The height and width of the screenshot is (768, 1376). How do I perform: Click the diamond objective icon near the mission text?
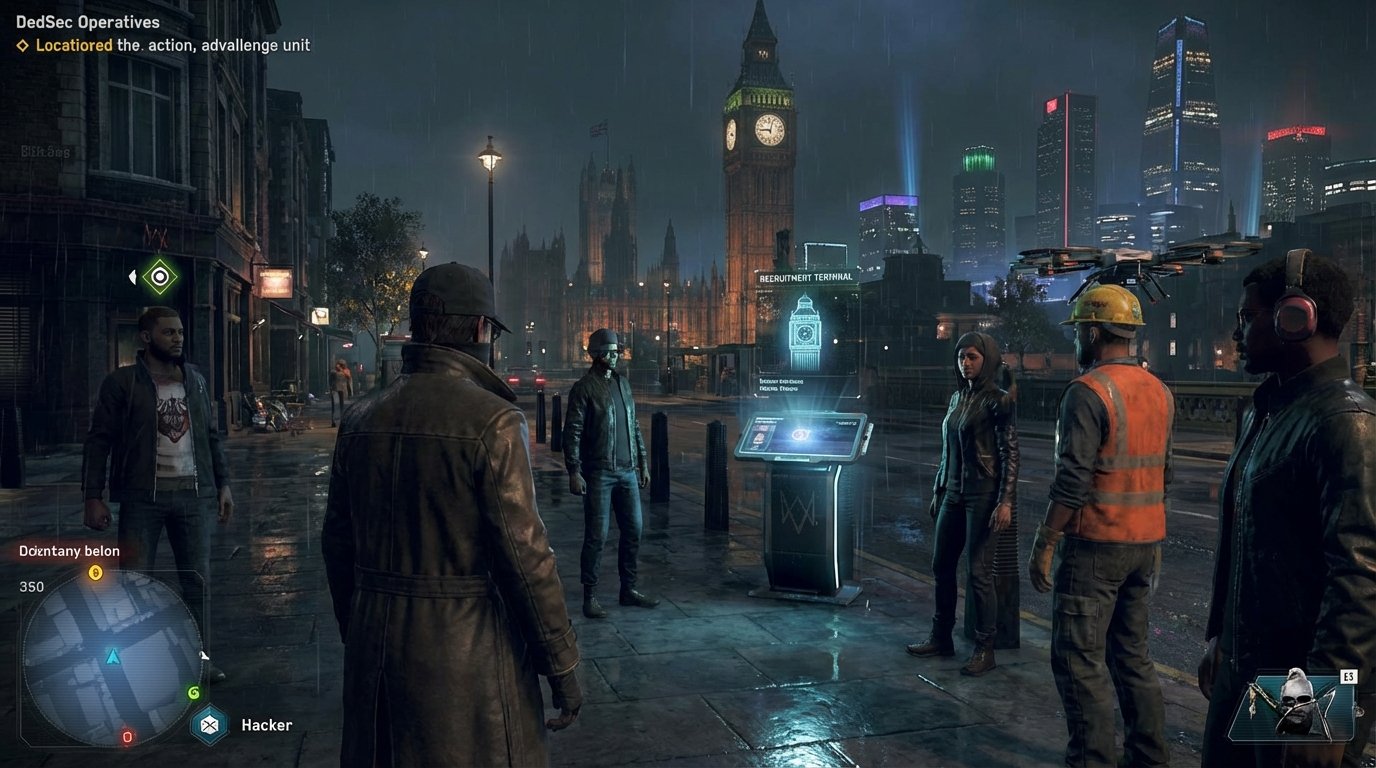pyautogui.click(x=21, y=45)
